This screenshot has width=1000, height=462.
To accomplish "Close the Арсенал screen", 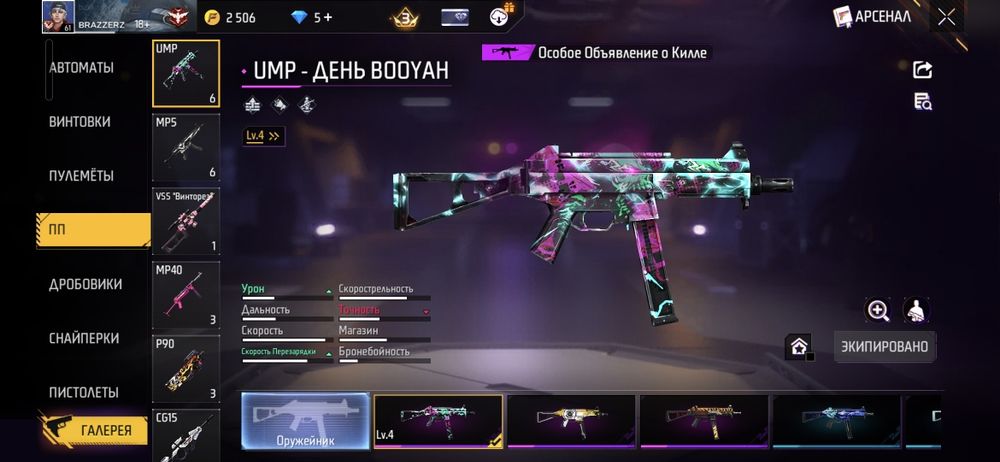I will (x=946, y=17).
